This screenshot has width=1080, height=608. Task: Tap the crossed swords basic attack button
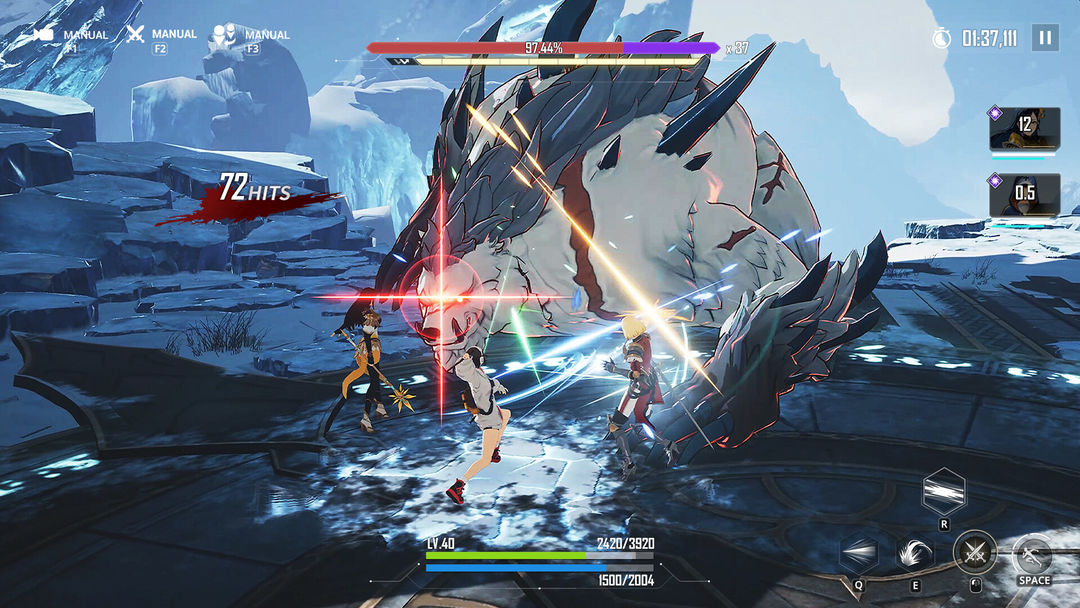point(974,552)
